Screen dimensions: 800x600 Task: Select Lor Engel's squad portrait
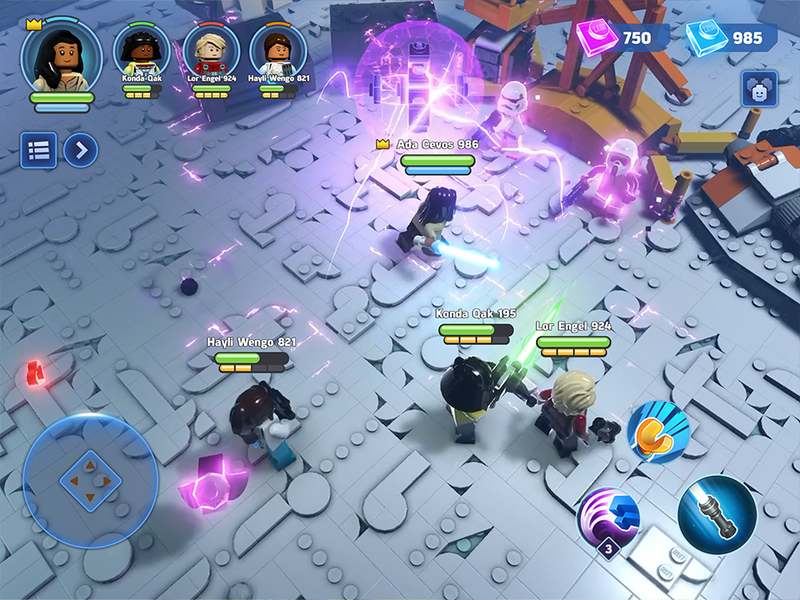pyautogui.click(x=211, y=50)
